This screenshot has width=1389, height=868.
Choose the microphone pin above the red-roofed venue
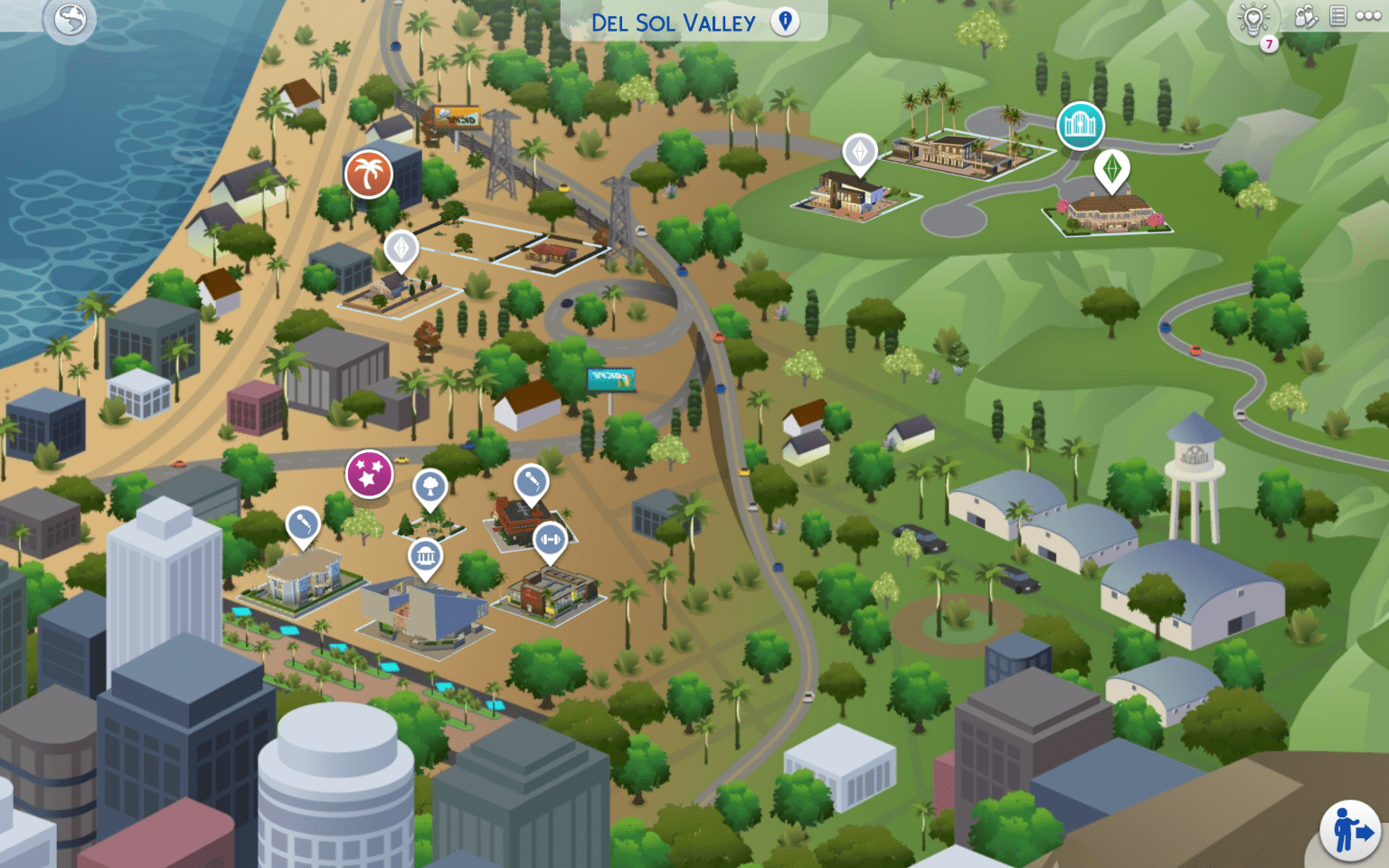coord(531,481)
